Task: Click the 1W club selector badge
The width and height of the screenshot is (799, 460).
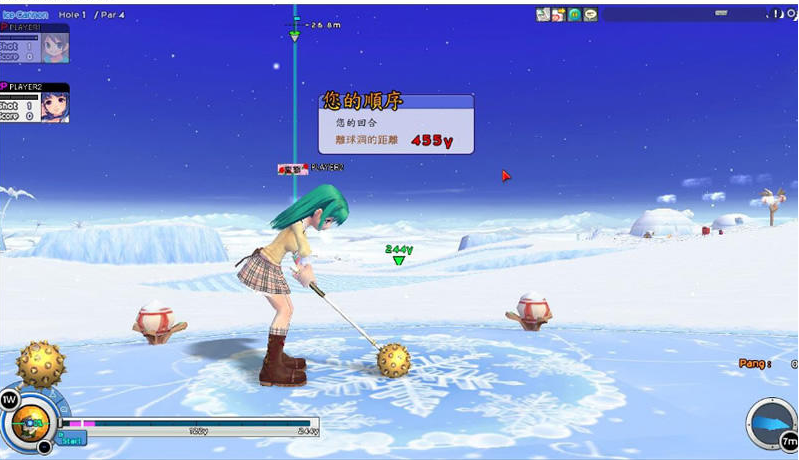Action: coord(9,400)
